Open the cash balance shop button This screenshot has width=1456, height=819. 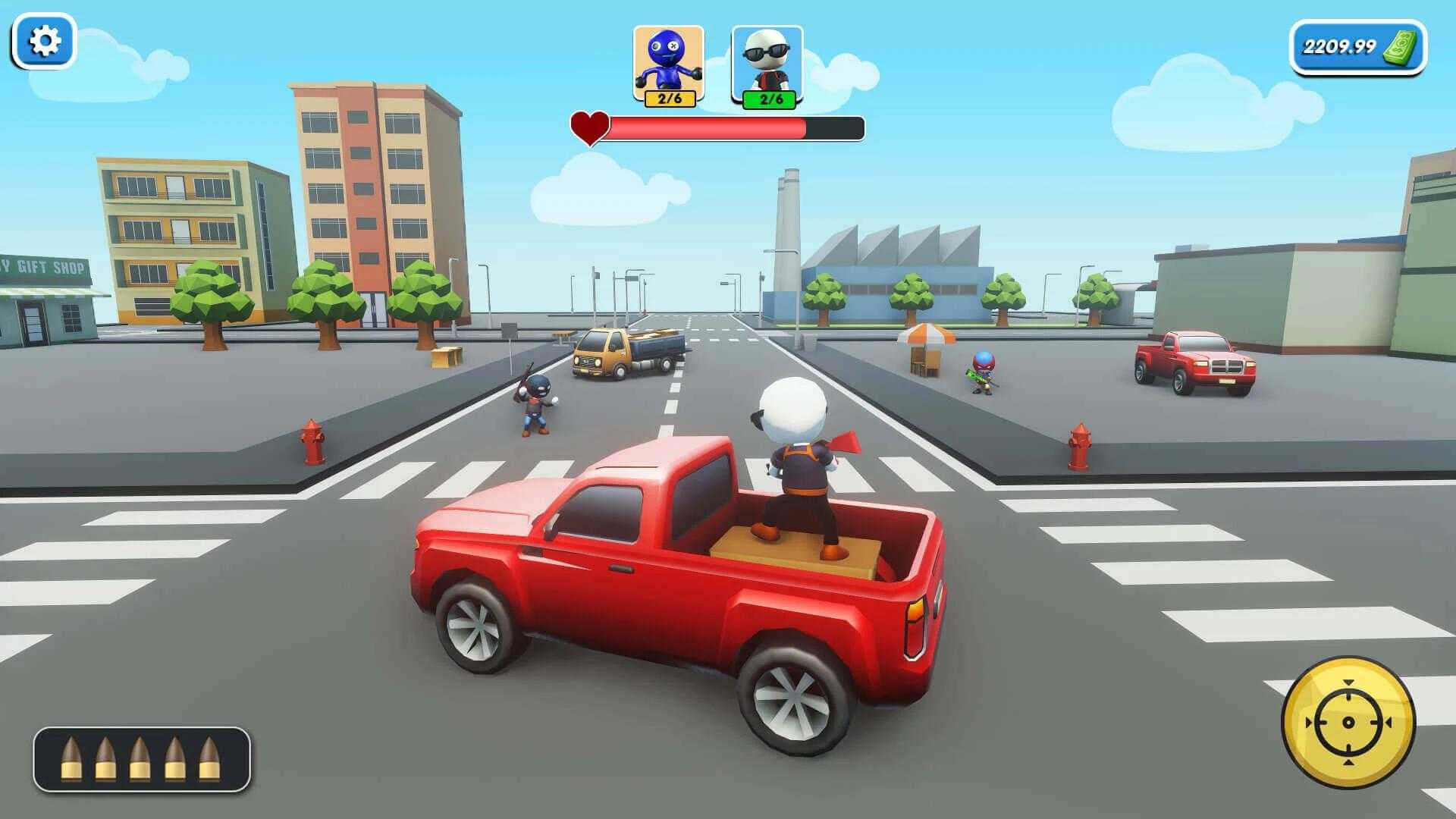click(x=1357, y=47)
